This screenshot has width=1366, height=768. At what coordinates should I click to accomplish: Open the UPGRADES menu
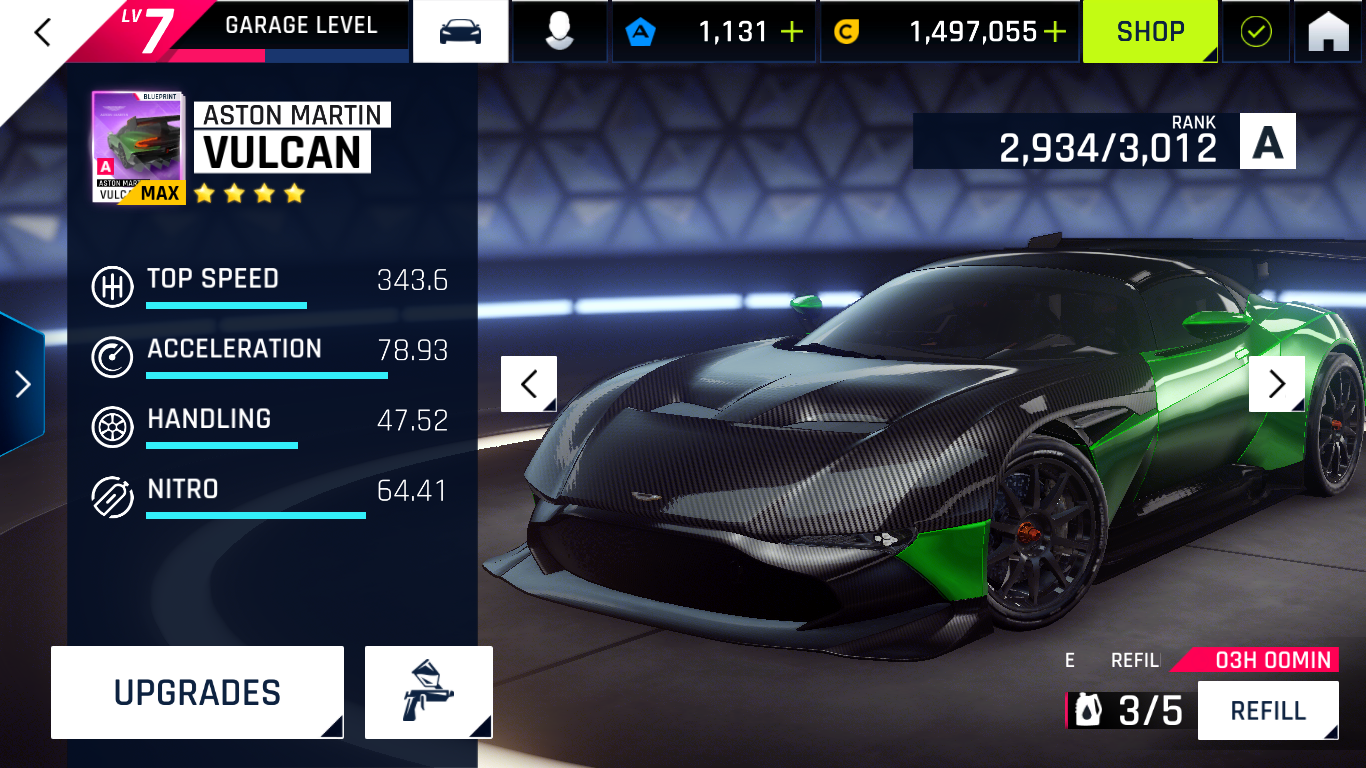click(197, 692)
